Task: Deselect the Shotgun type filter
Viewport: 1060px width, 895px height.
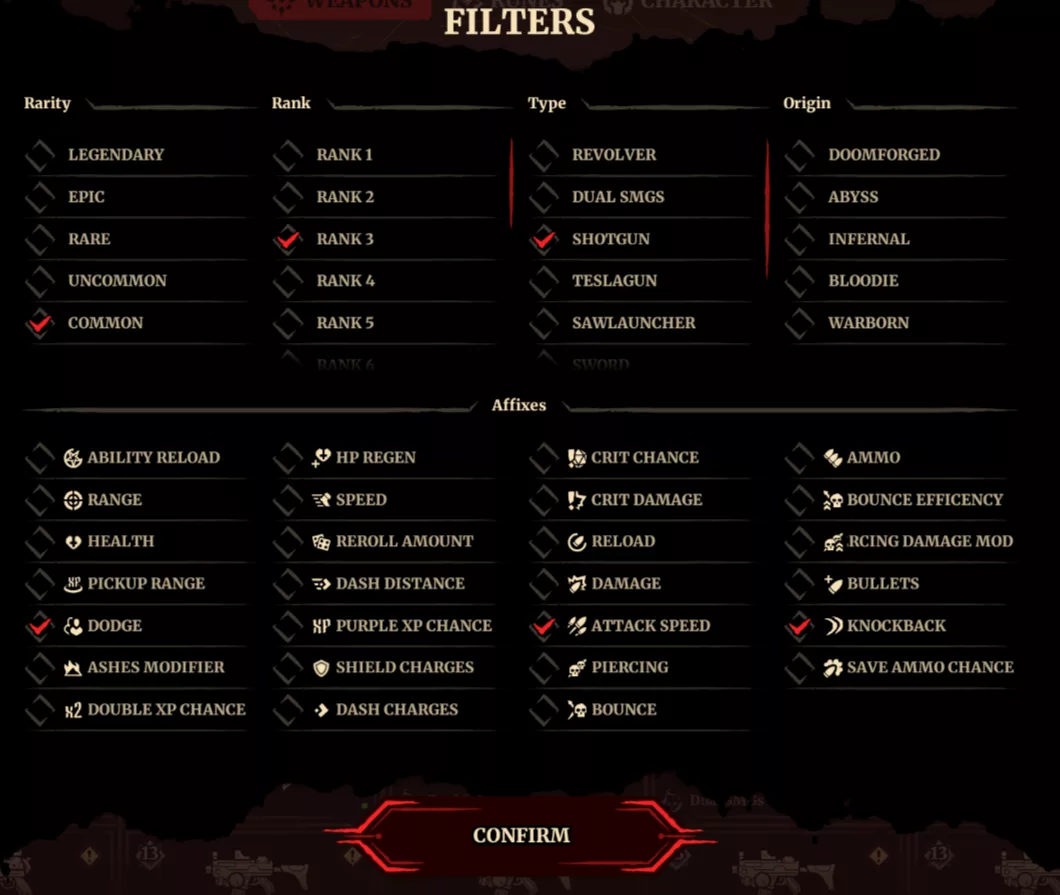Action: (544, 239)
